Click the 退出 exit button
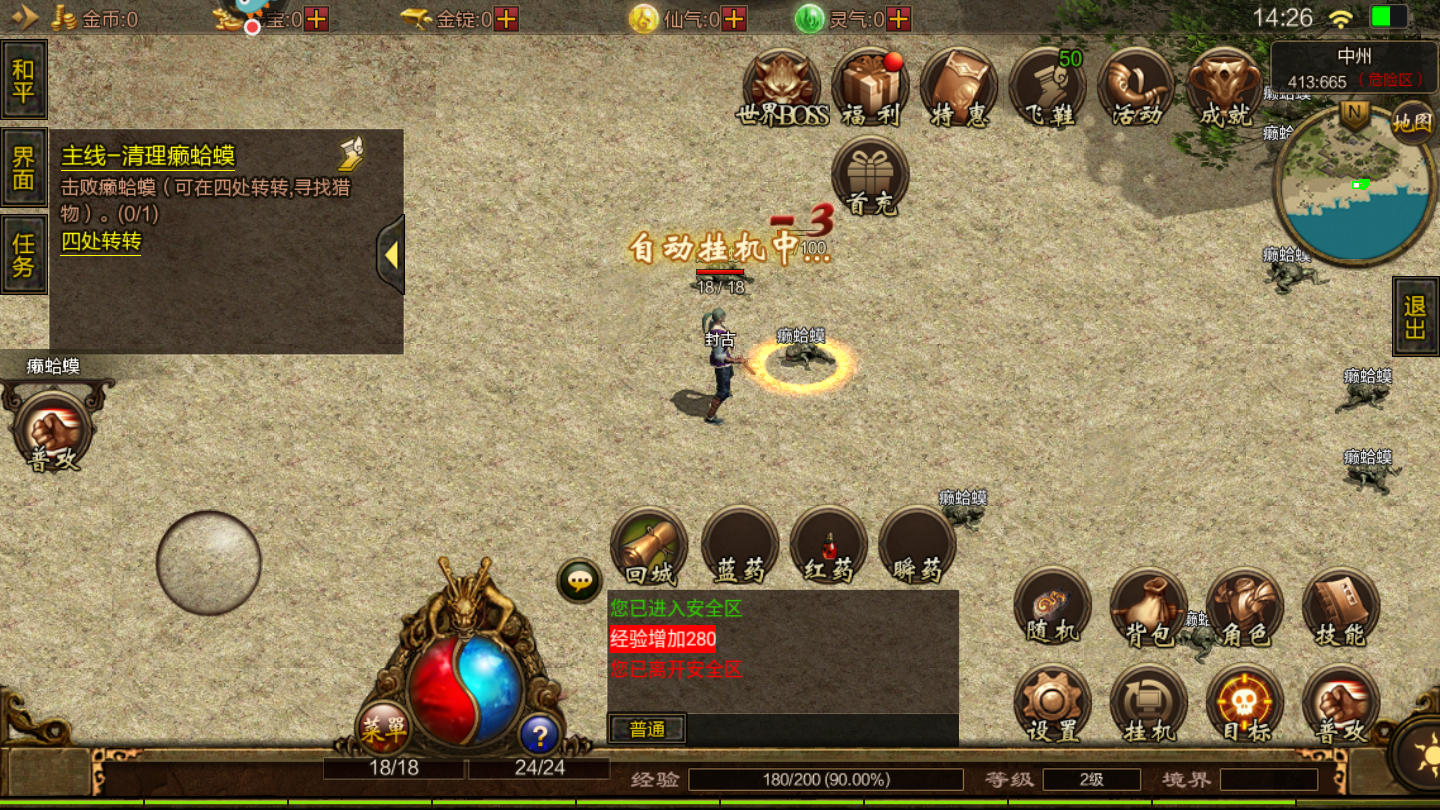The image size is (1440, 810). point(1415,317)
